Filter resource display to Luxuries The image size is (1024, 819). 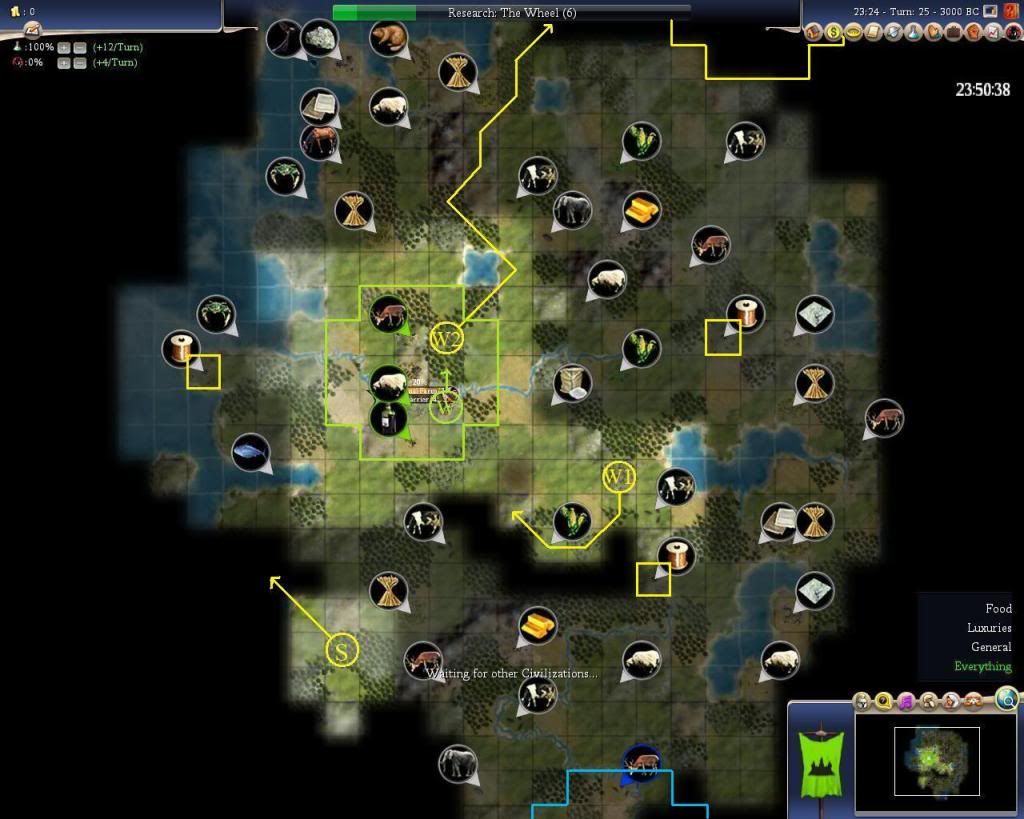tap(989, 628)
